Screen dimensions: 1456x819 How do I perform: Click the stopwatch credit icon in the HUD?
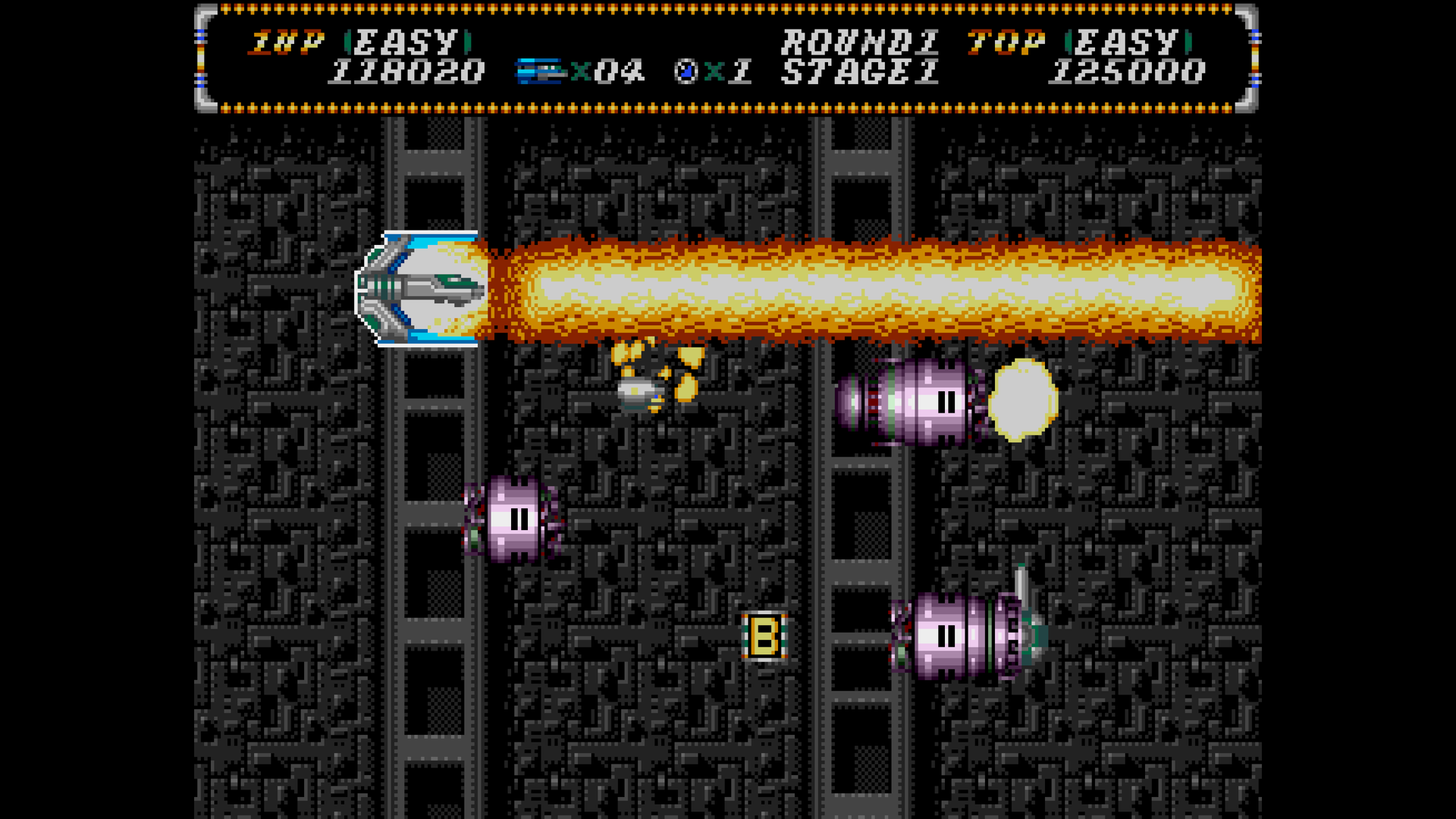(685, 71)
